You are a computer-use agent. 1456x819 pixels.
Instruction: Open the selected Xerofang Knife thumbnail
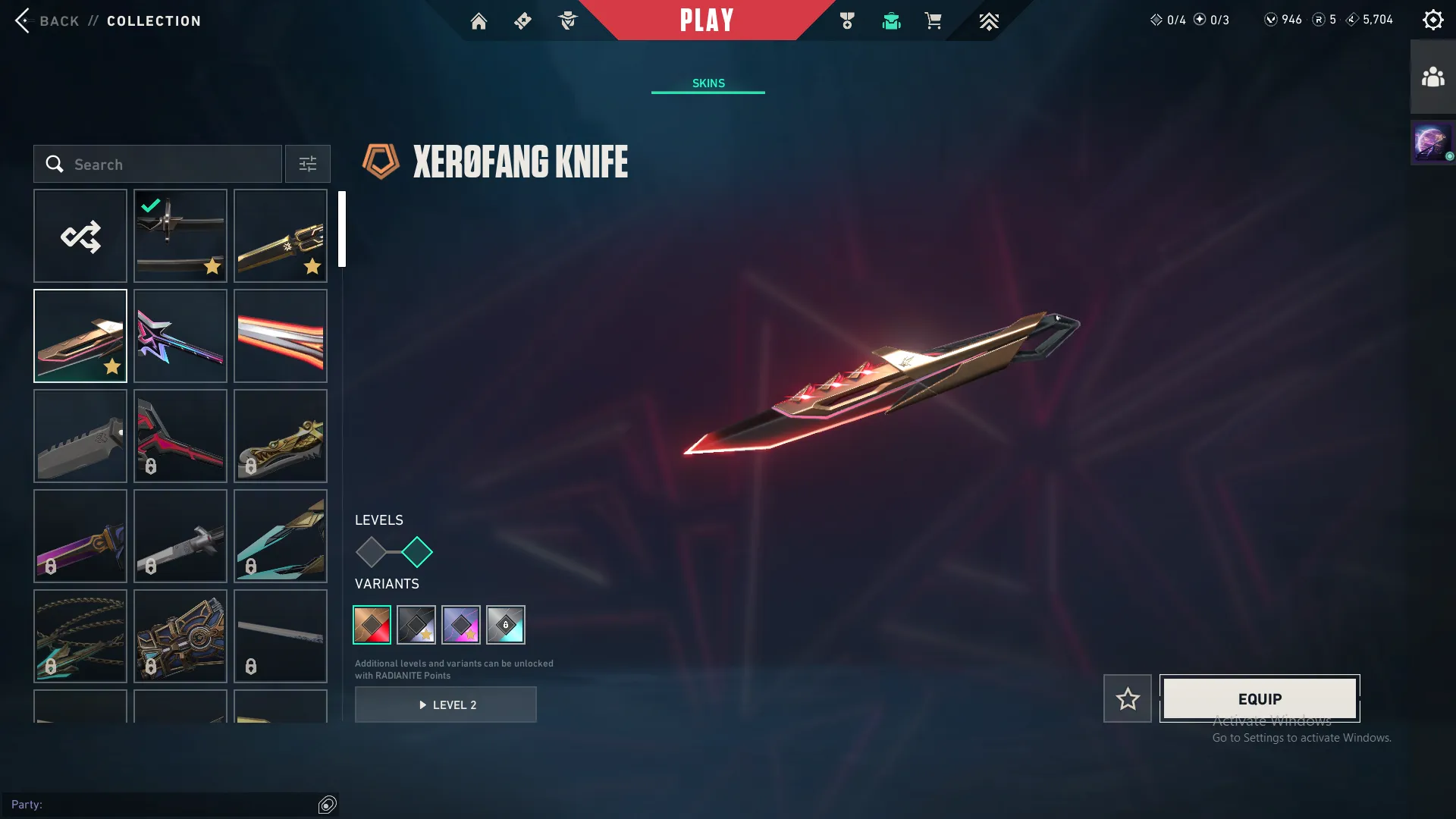(80, 335)
